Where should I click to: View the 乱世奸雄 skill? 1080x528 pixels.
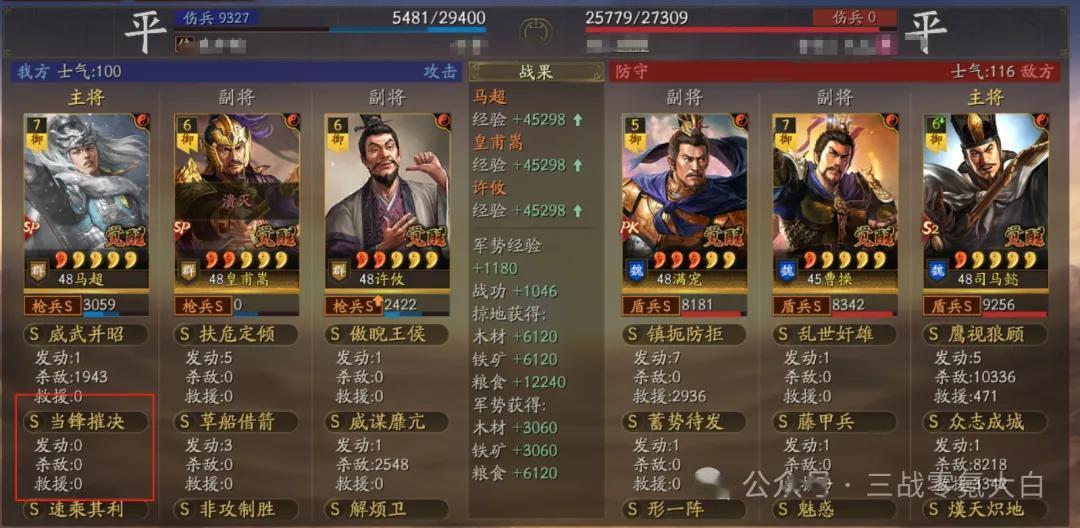point(834,334)
